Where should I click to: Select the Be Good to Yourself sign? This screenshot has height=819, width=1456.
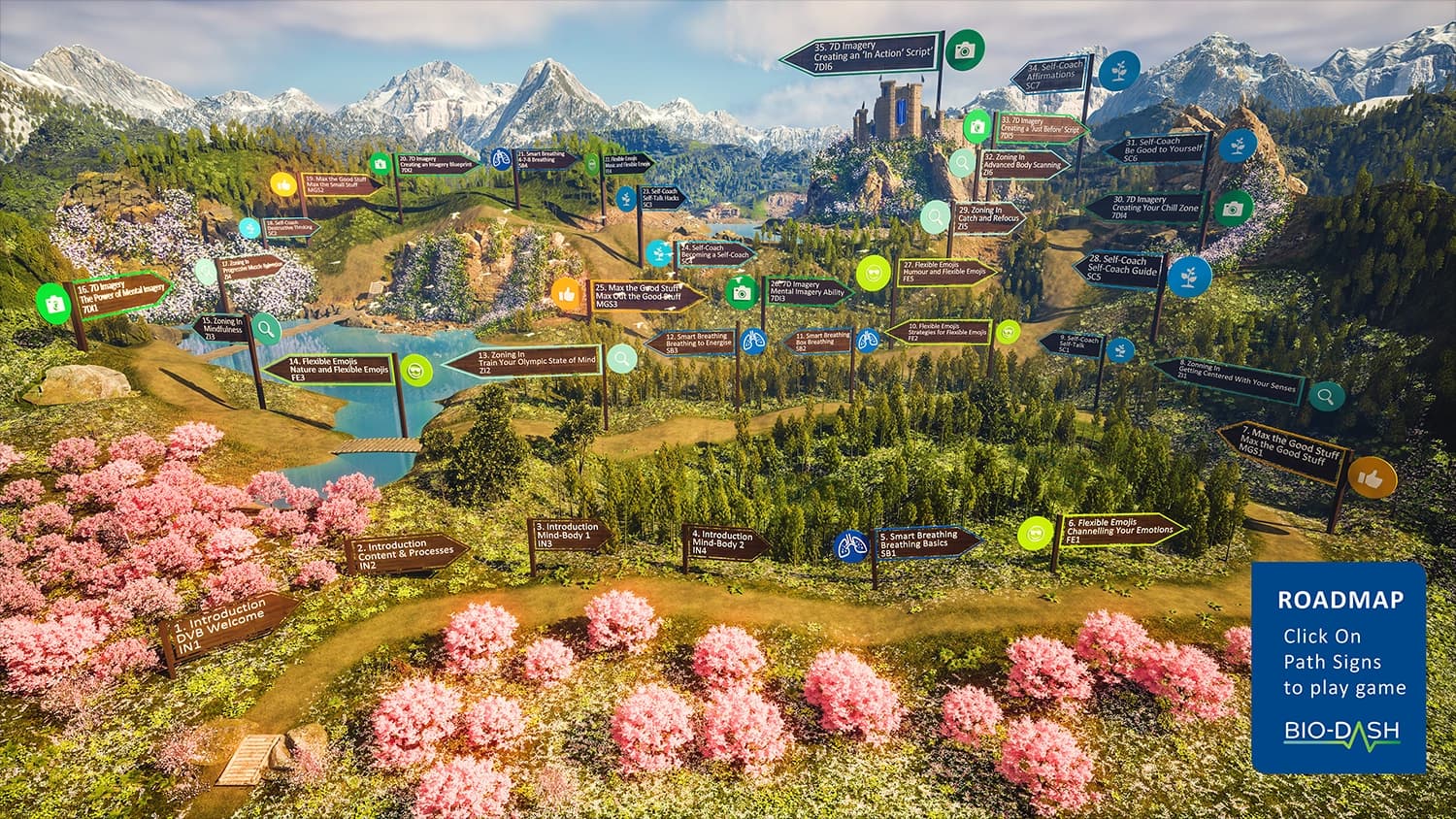pos(1160,148)
